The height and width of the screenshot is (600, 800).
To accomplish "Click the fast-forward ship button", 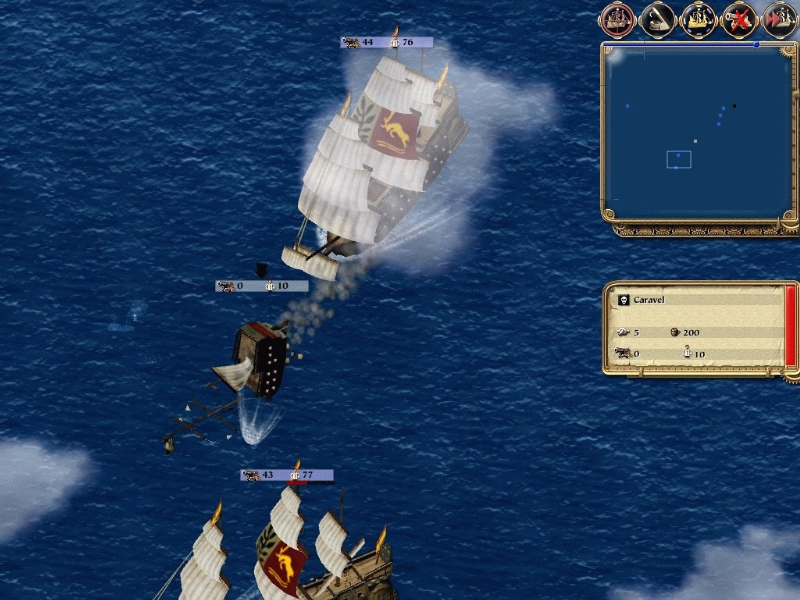I will pos(779,17).
